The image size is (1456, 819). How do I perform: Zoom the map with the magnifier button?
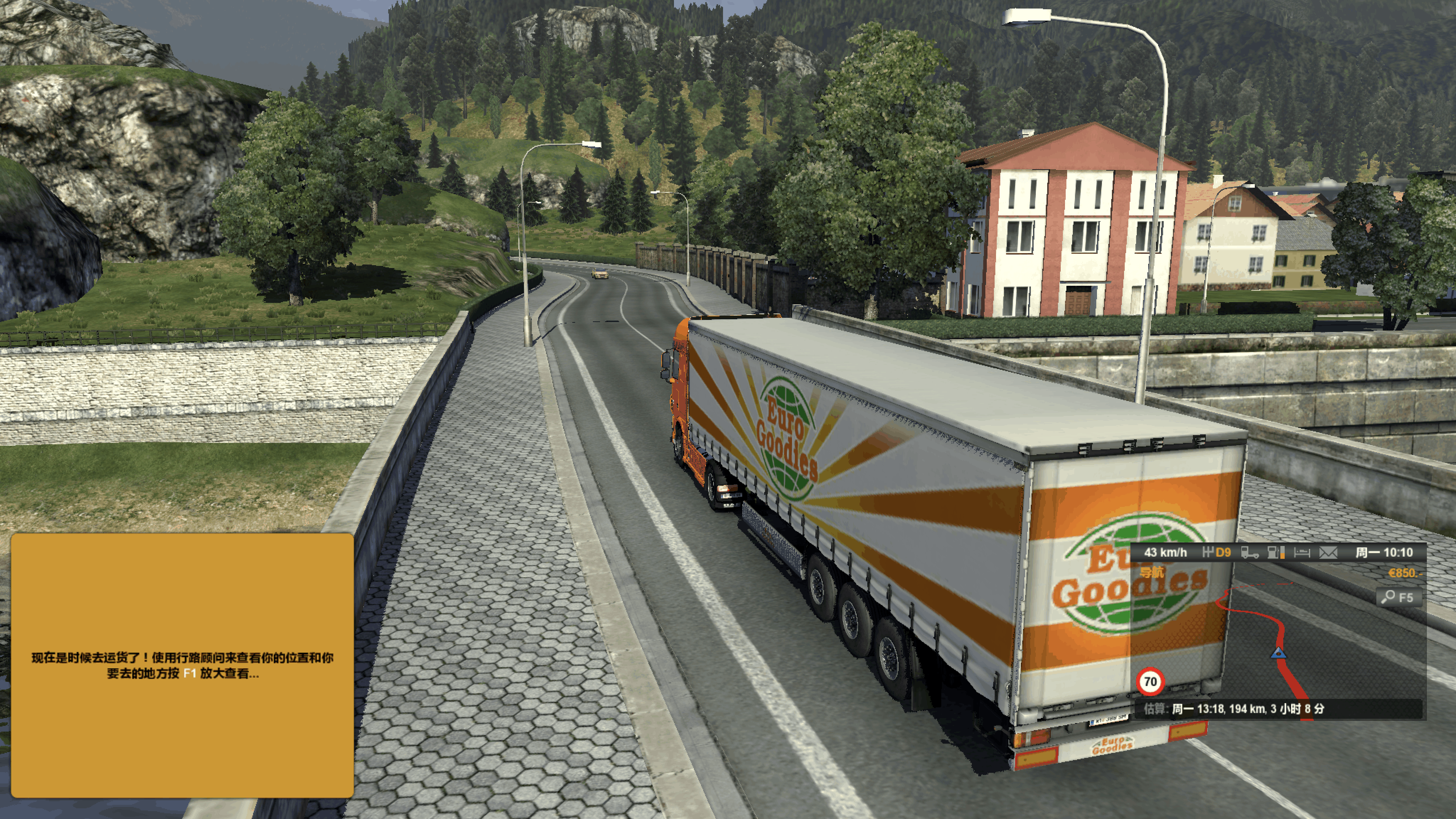coord(1398,598)
